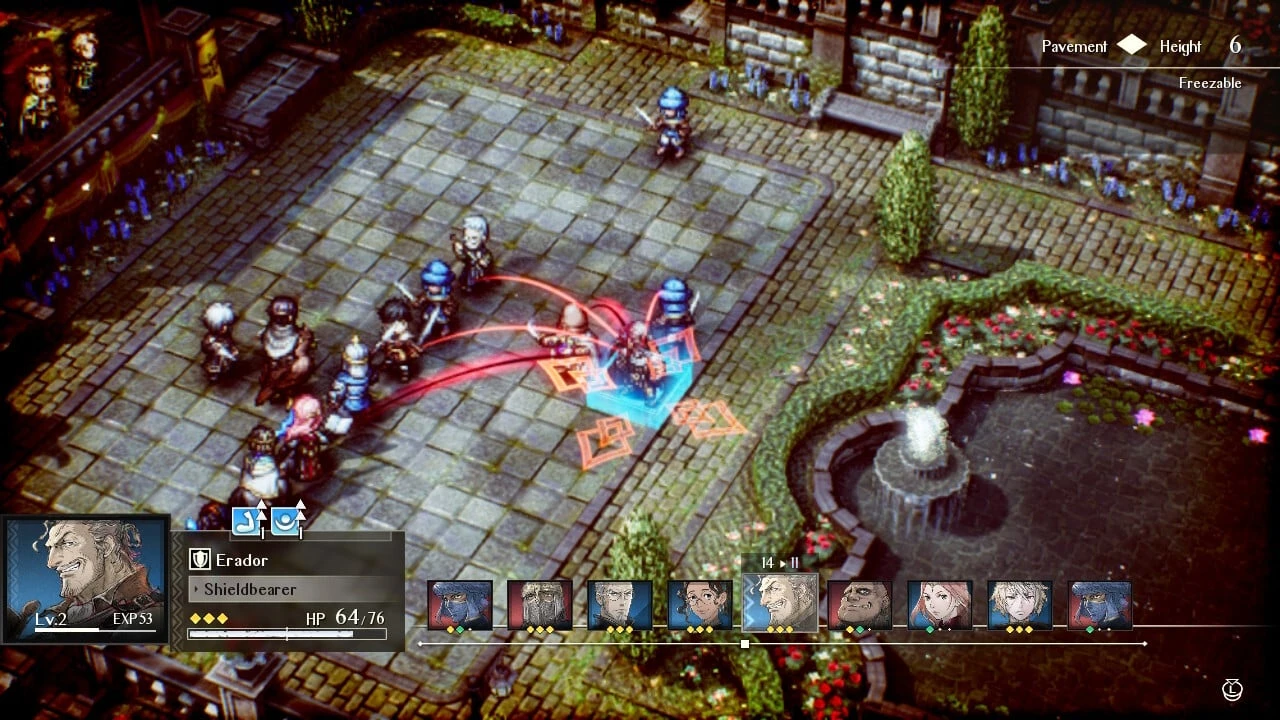Inspect the blue buff icon beside the arm icon
Viewport: 1280px width, 720px height.
click(286, 521)
